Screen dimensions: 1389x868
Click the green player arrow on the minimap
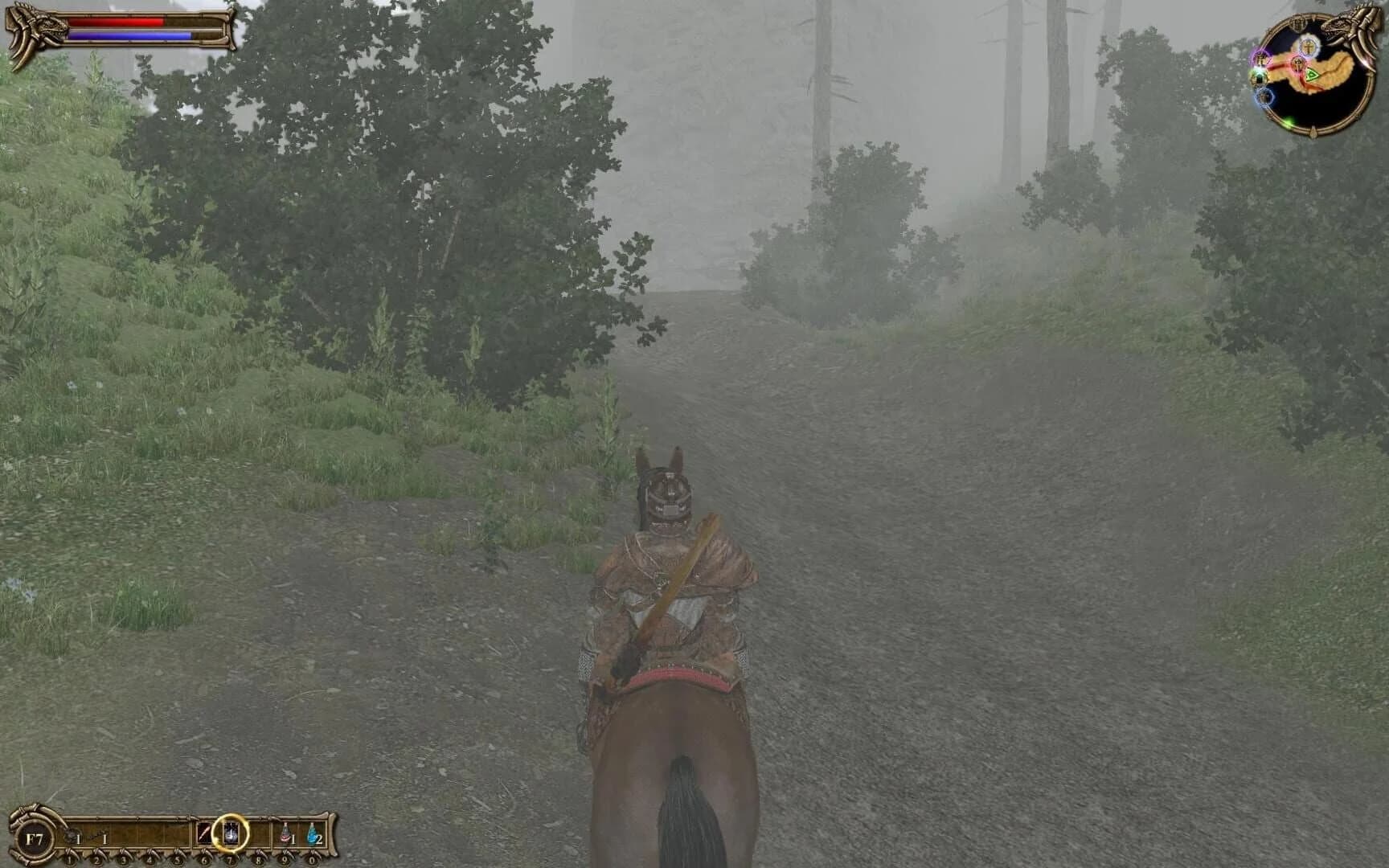[x=1312, y=75]
